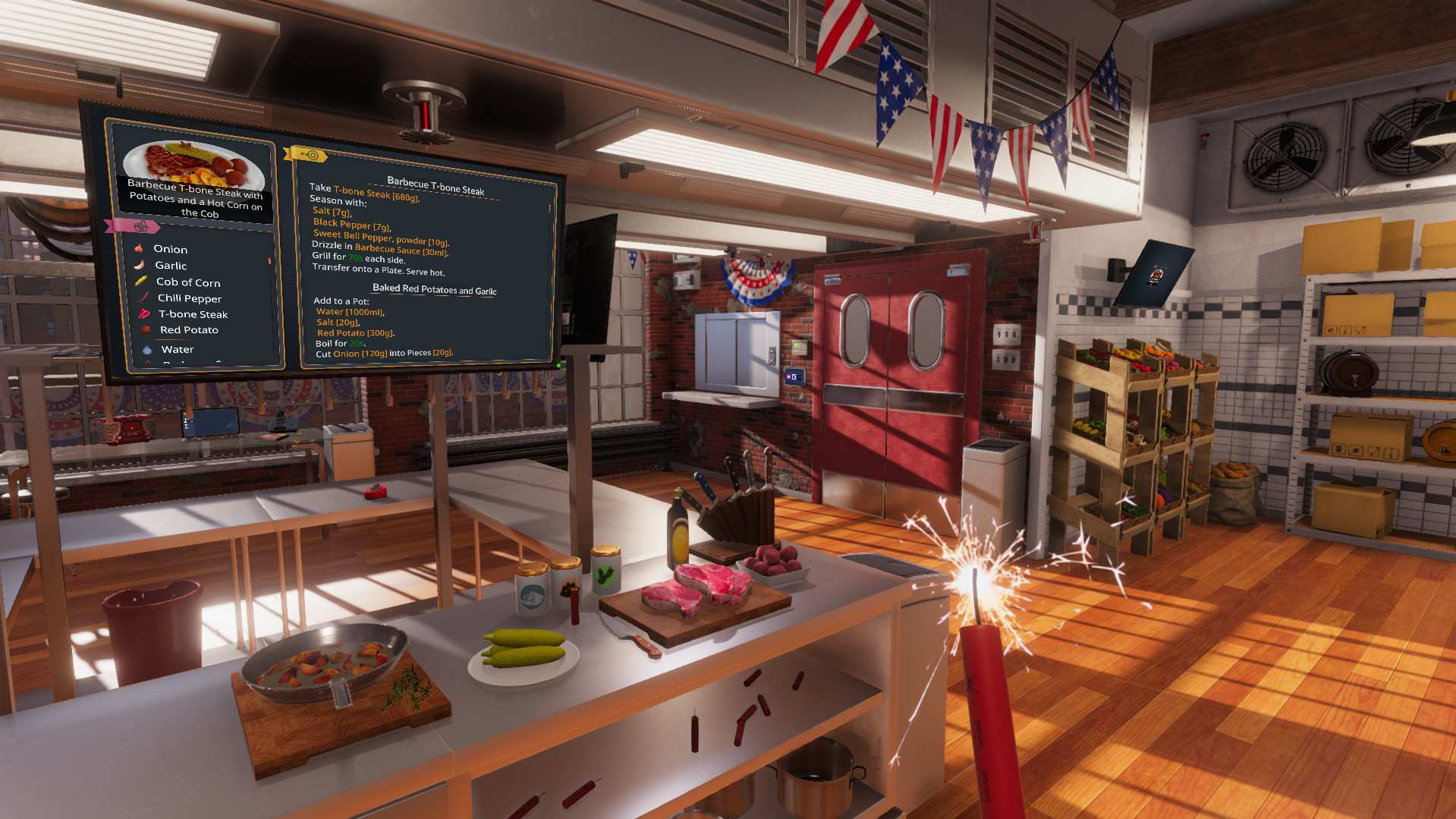This screenshot has height=819, width=1456.
Task: Click the Cob of Corn icon
Action: coord(141,281)
